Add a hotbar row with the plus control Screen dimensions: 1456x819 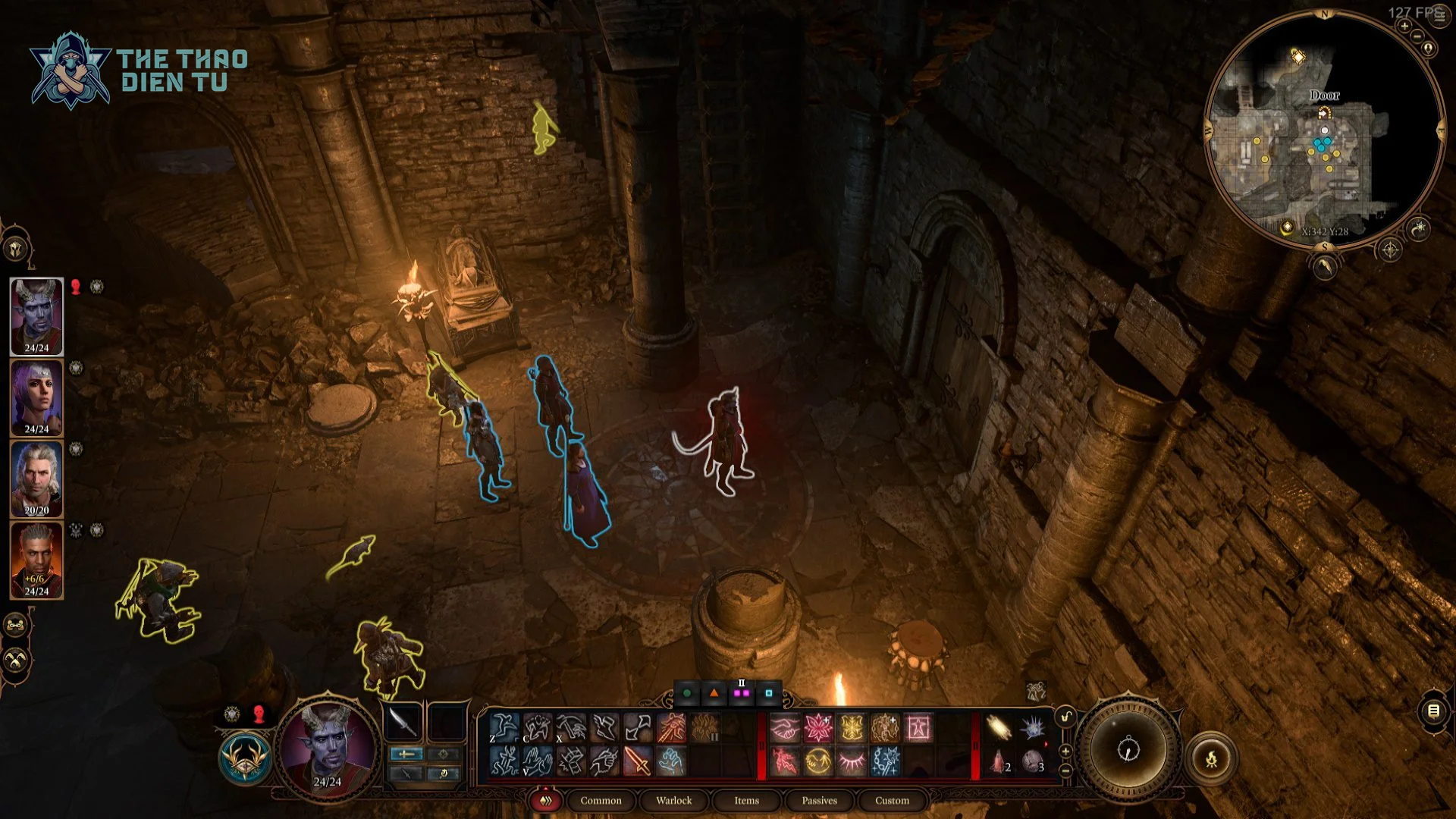coord(1065,751)
